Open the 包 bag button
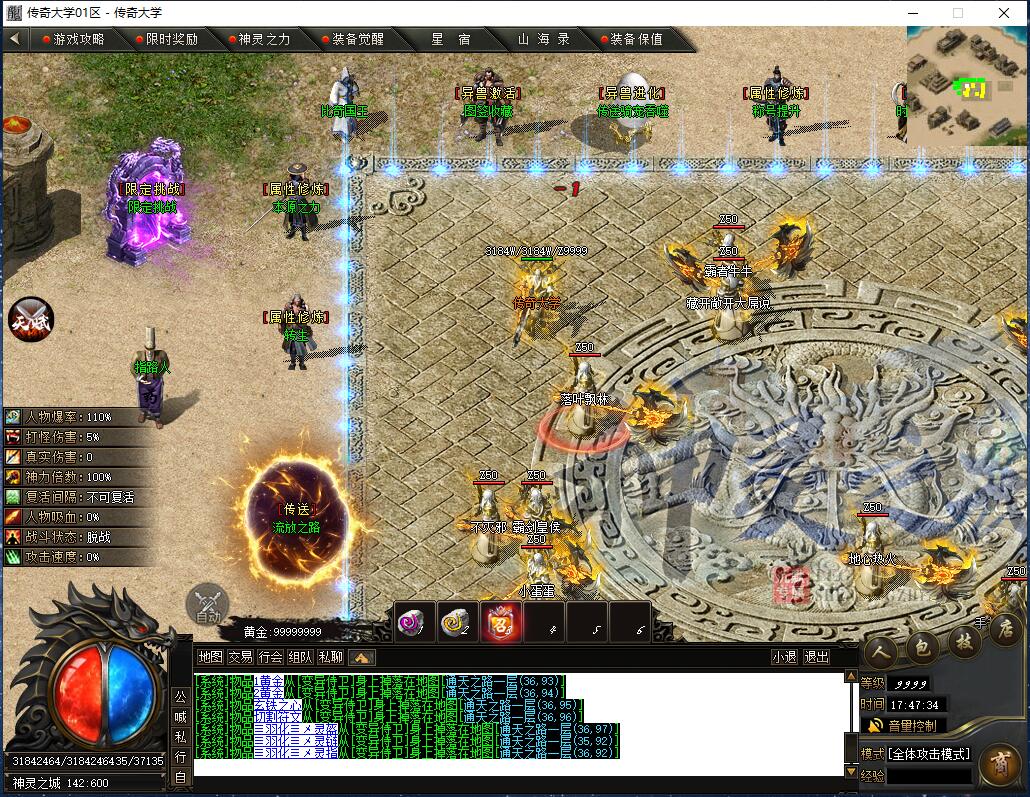Image resolution: width=1030 pixels, height=797 pixels. coord(920,651)
